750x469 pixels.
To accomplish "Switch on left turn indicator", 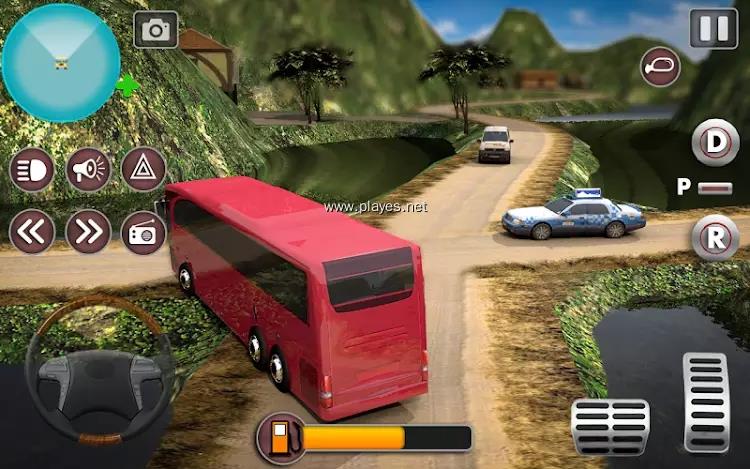I will coord(32,232).
